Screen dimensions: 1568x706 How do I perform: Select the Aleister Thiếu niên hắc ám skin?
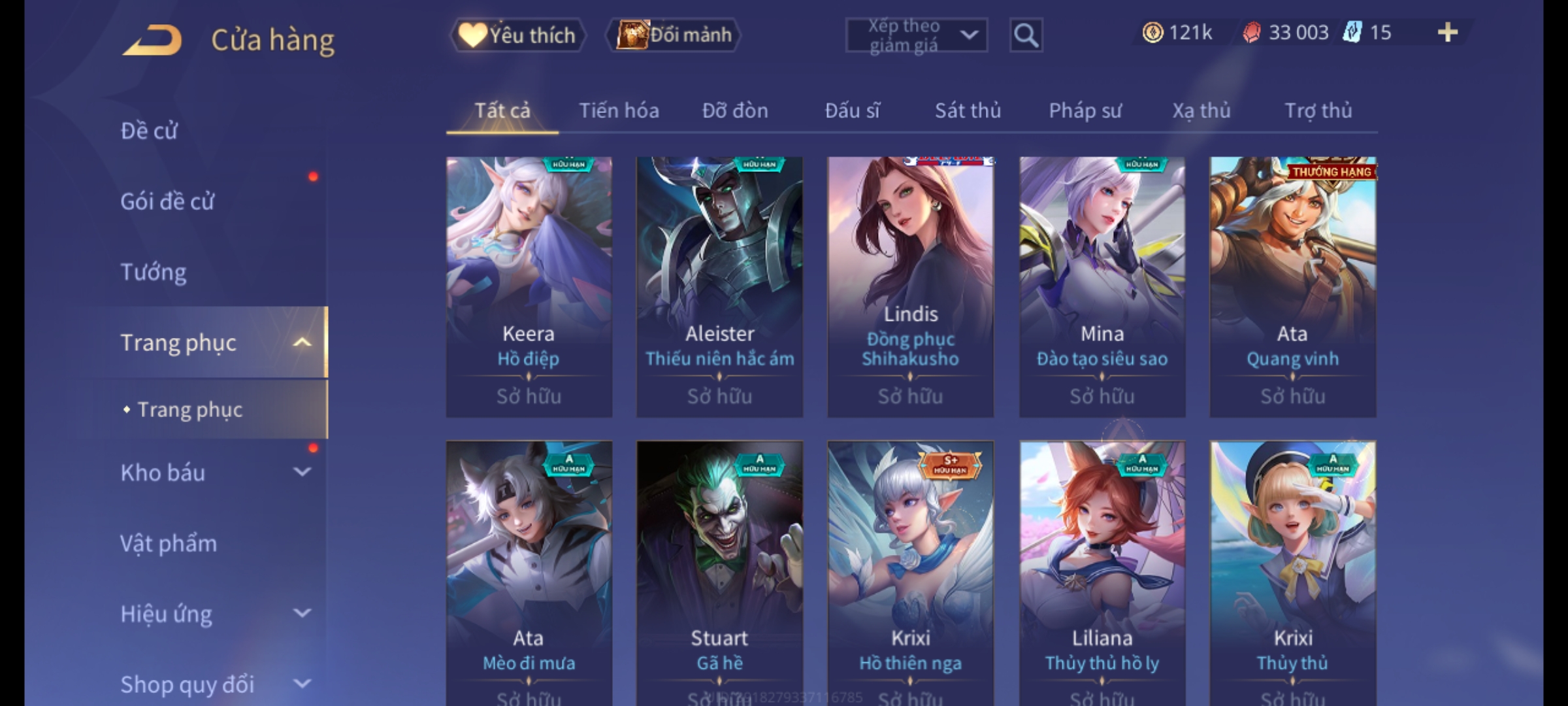click(x=719, y=286)
